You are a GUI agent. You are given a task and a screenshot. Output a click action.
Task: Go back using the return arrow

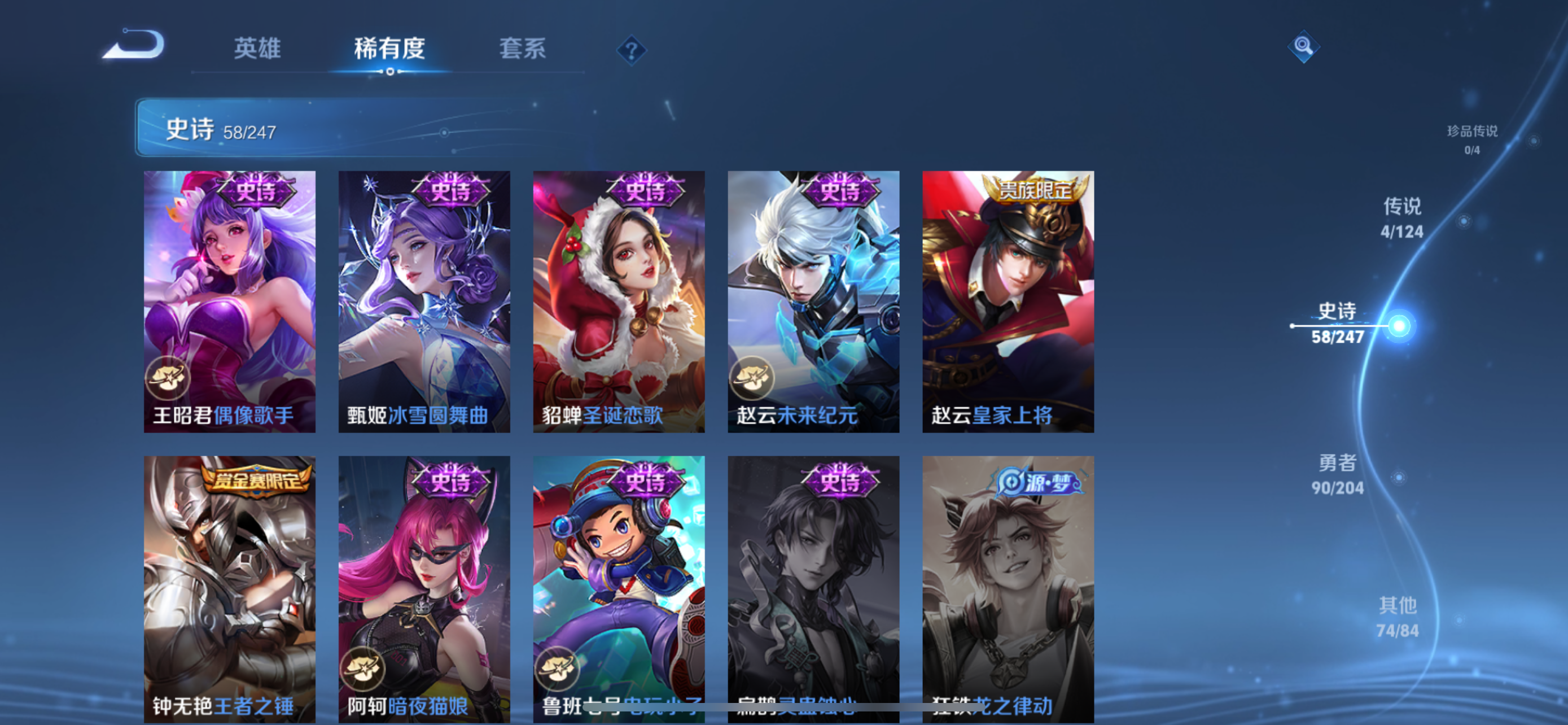pyautogui.click(x=134, y=45)
